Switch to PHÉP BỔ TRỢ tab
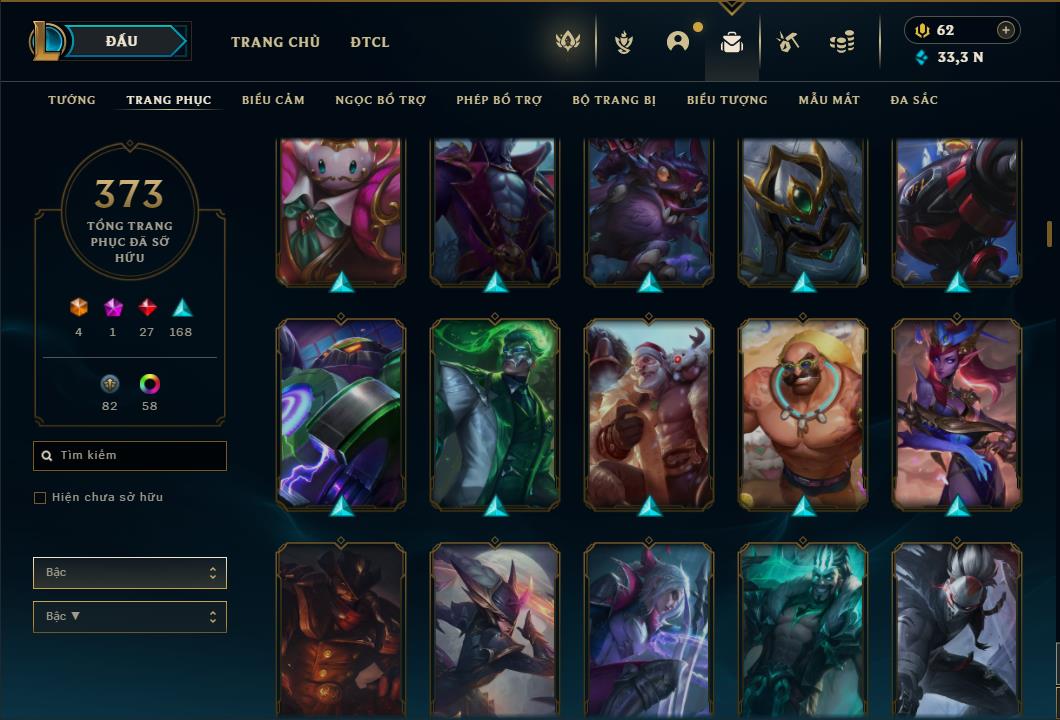Image resolution: width=1060 pixels, height=720 pixels. 499,100
